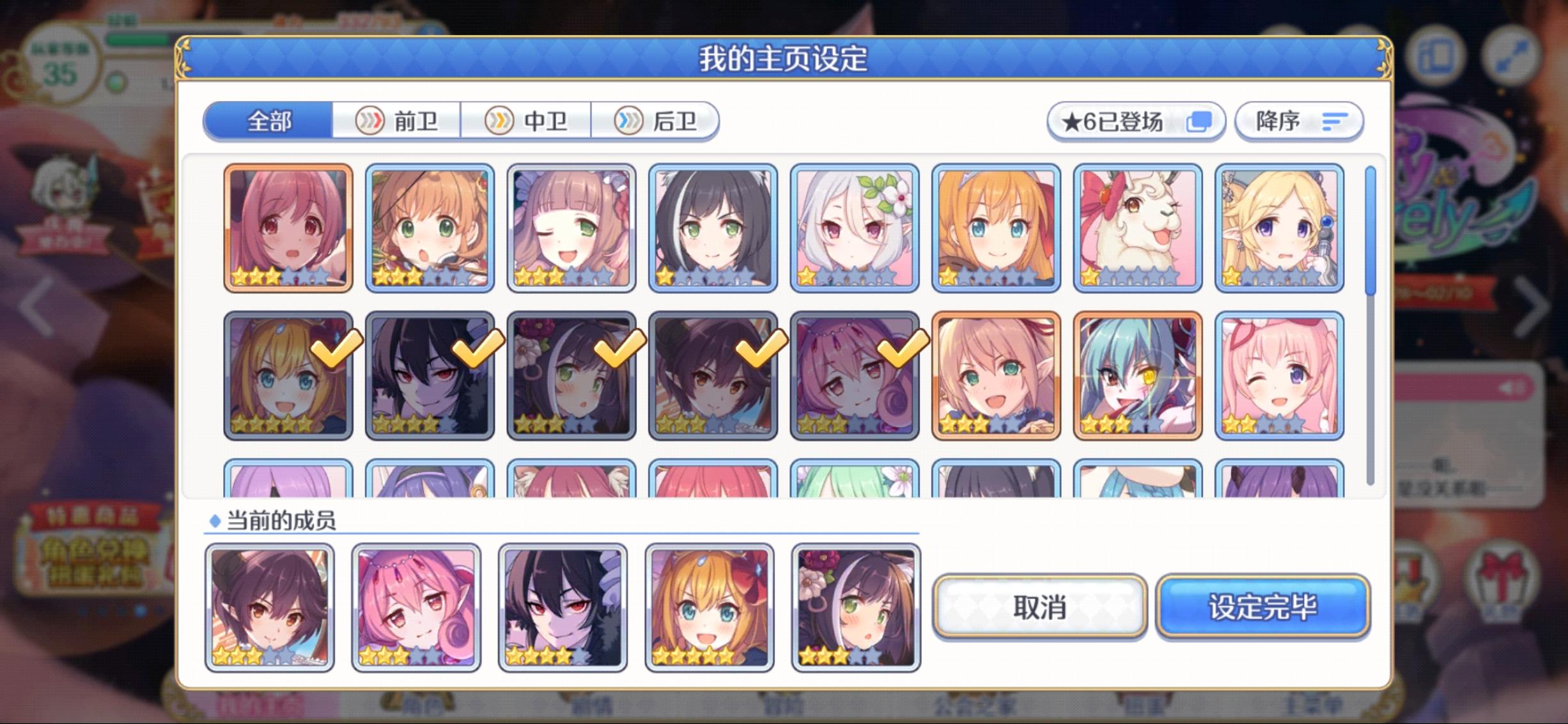This screenshot has height=724, width=1568.
Task: Tap the screen recorder icon at top right
Action: tap(1435, 57)
